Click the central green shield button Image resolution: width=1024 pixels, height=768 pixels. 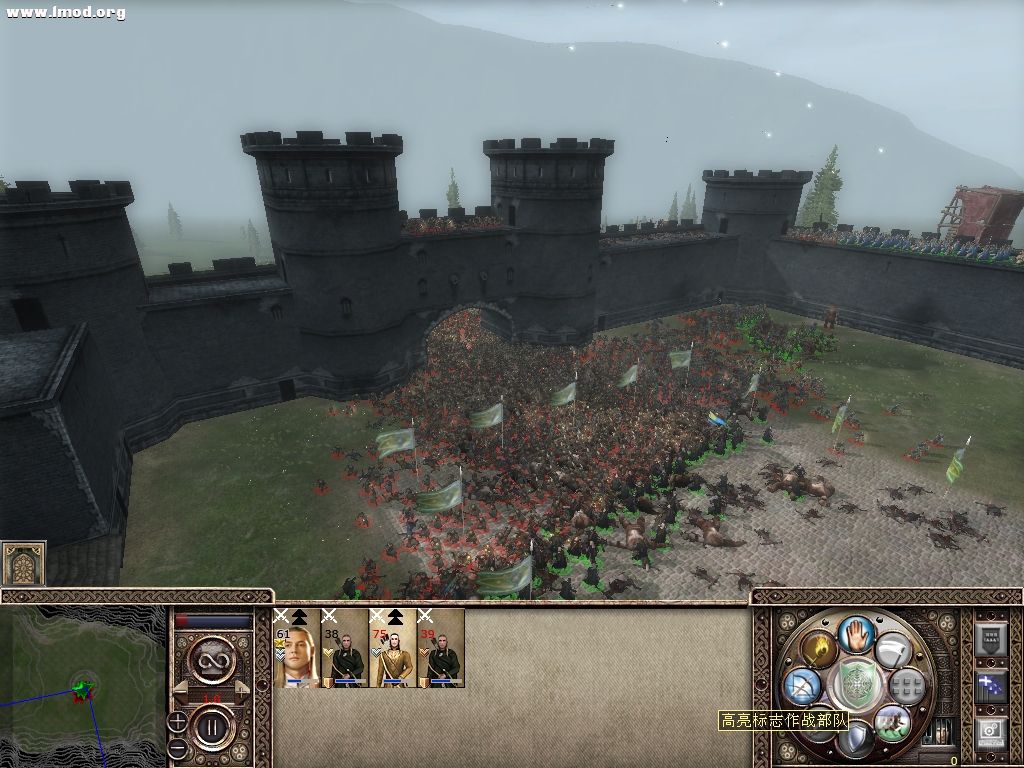[x=856, y=684]
